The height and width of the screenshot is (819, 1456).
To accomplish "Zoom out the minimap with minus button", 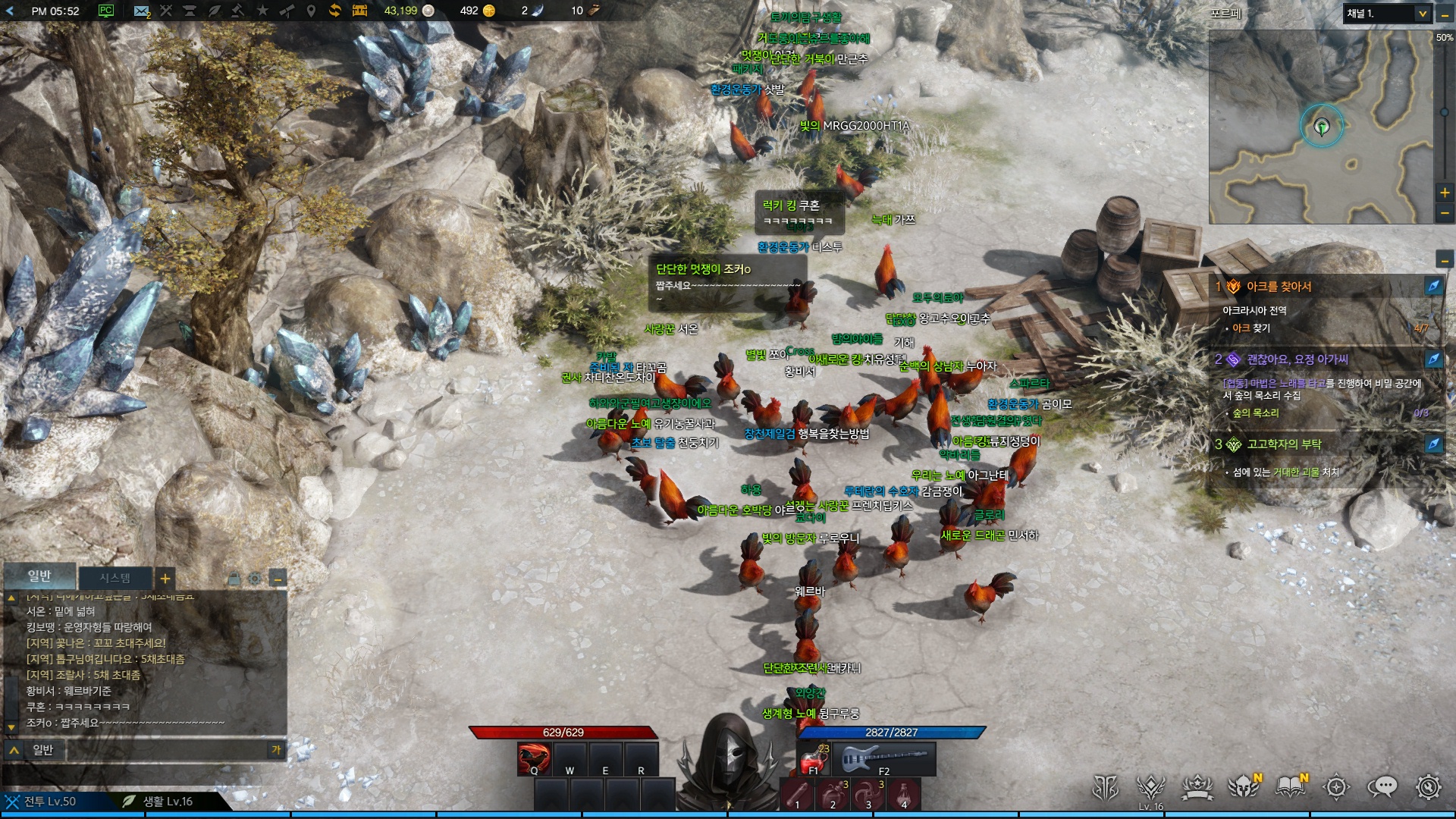I will (x=1445, y=214).
